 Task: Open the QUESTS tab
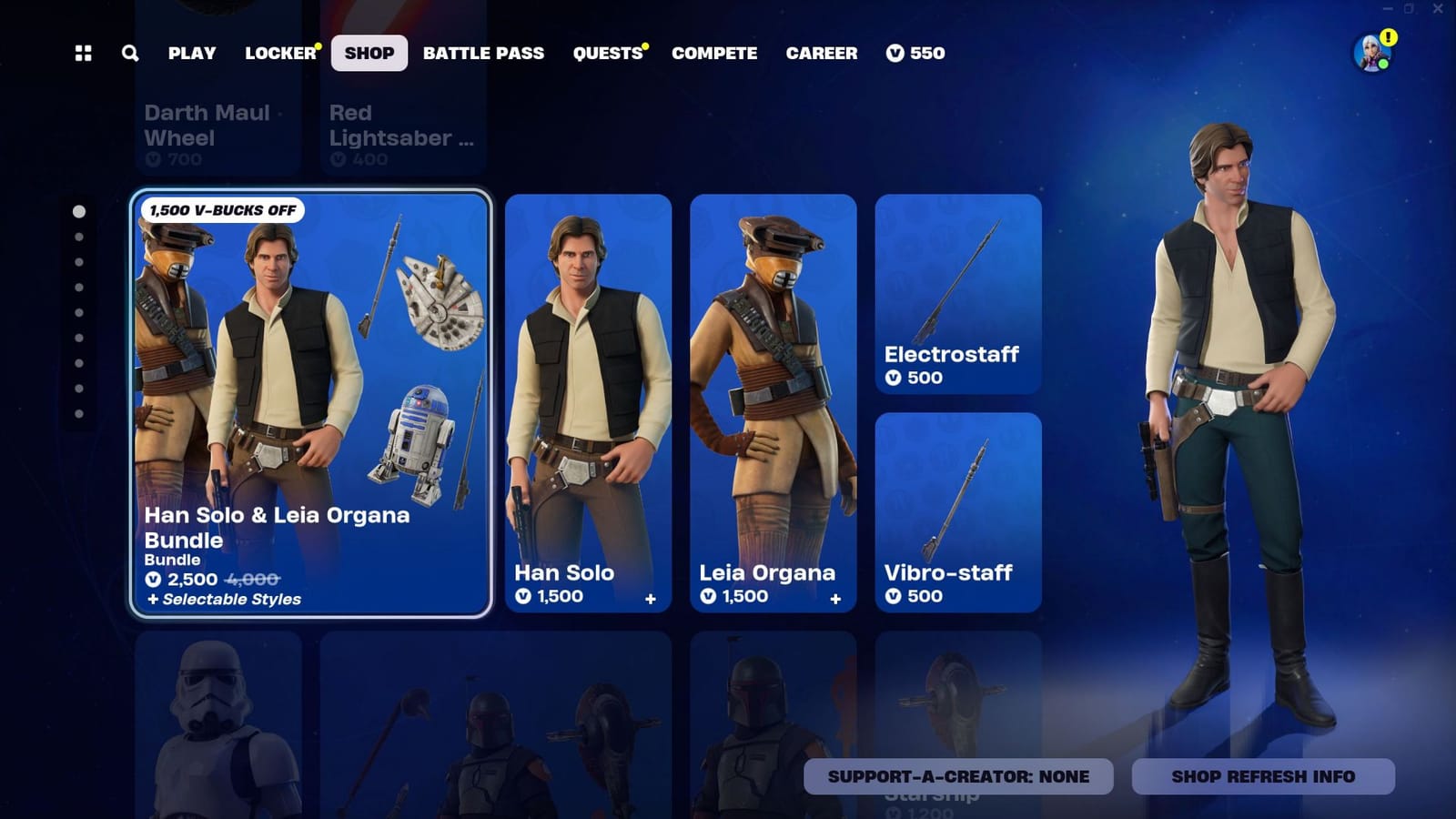605,53
